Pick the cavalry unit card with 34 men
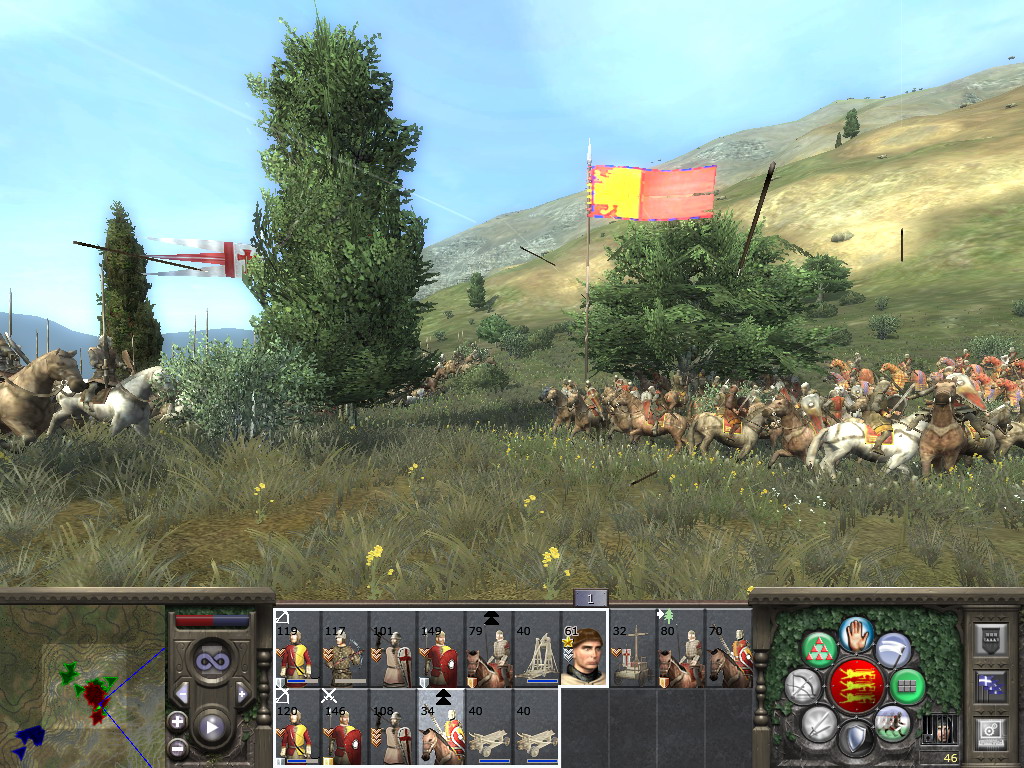 pyautogui.click(x=441, y=727)
